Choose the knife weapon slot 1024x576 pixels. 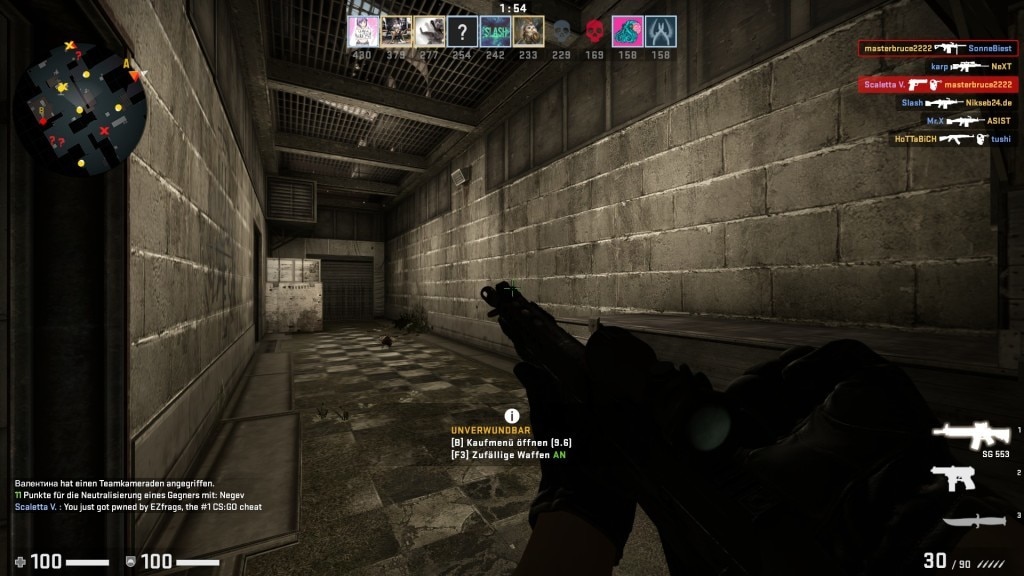click(971, 520)
